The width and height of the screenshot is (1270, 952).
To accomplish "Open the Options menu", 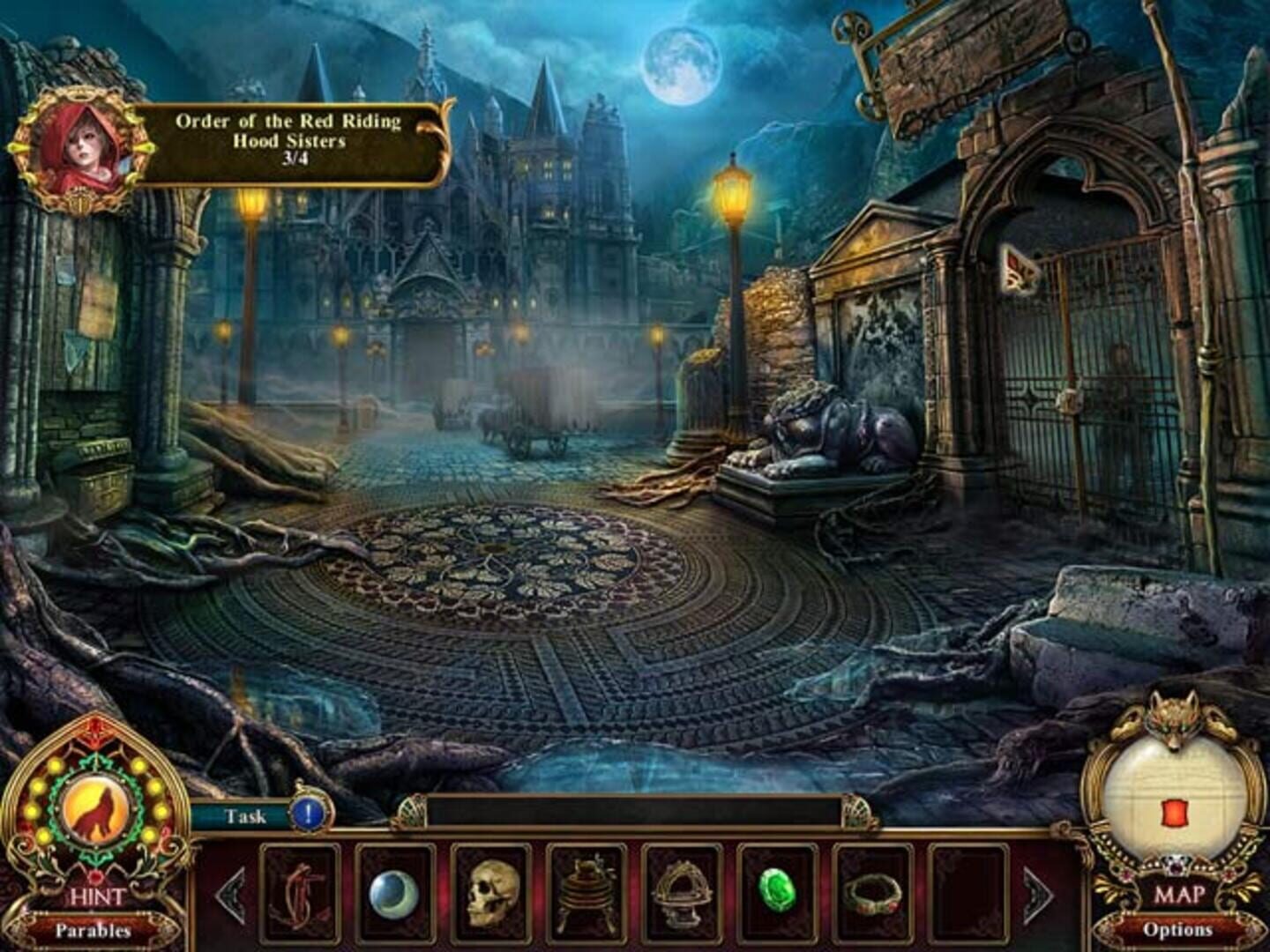I will click(1179, 927).
